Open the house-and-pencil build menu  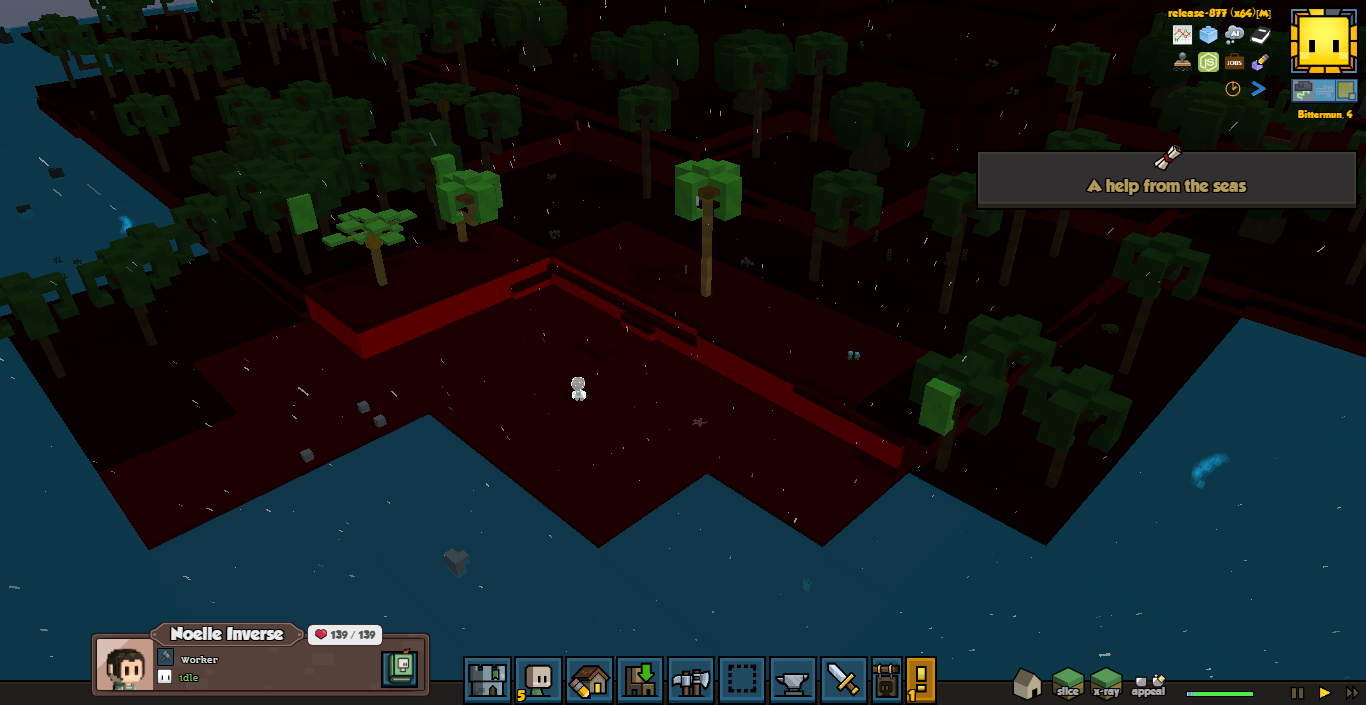(x=590, y=681)
